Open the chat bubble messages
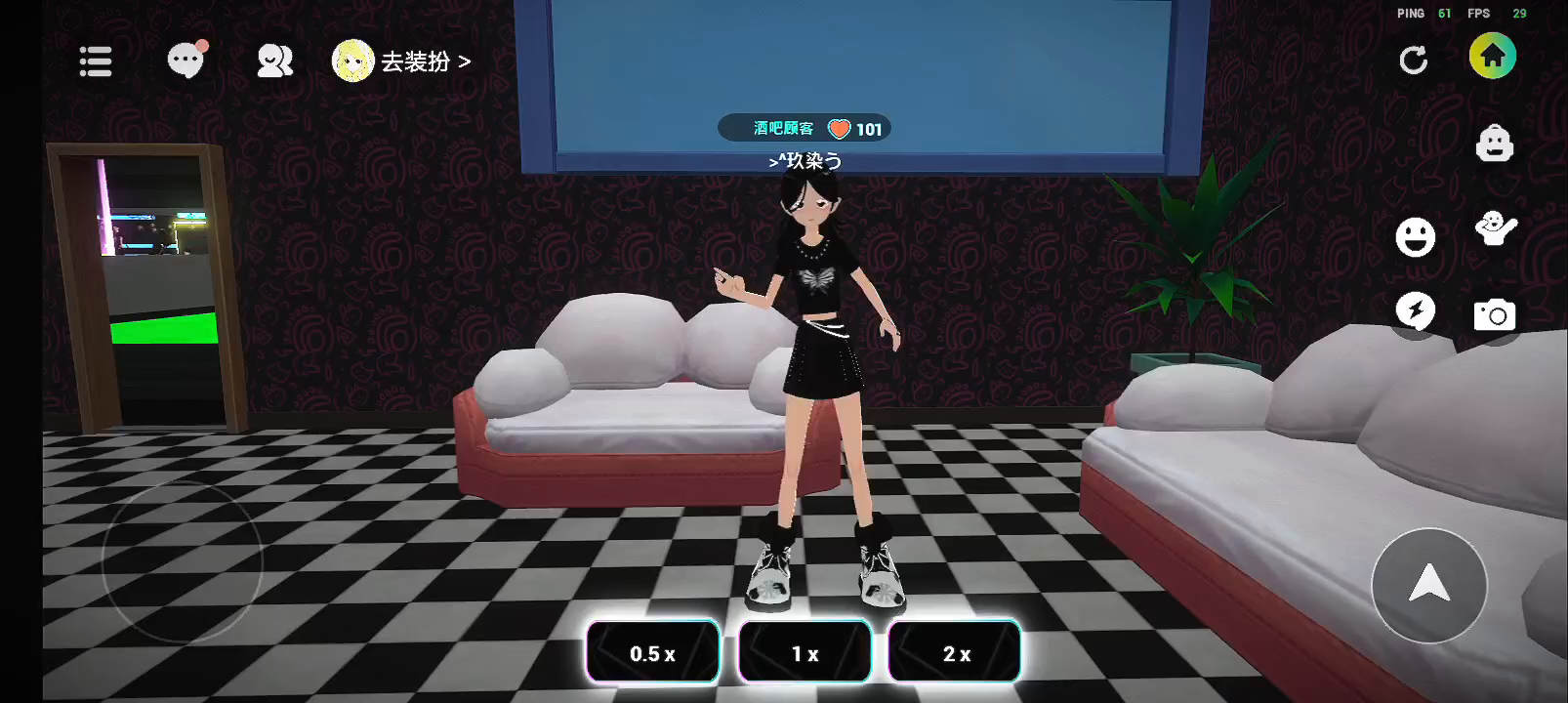 point(186,61)
